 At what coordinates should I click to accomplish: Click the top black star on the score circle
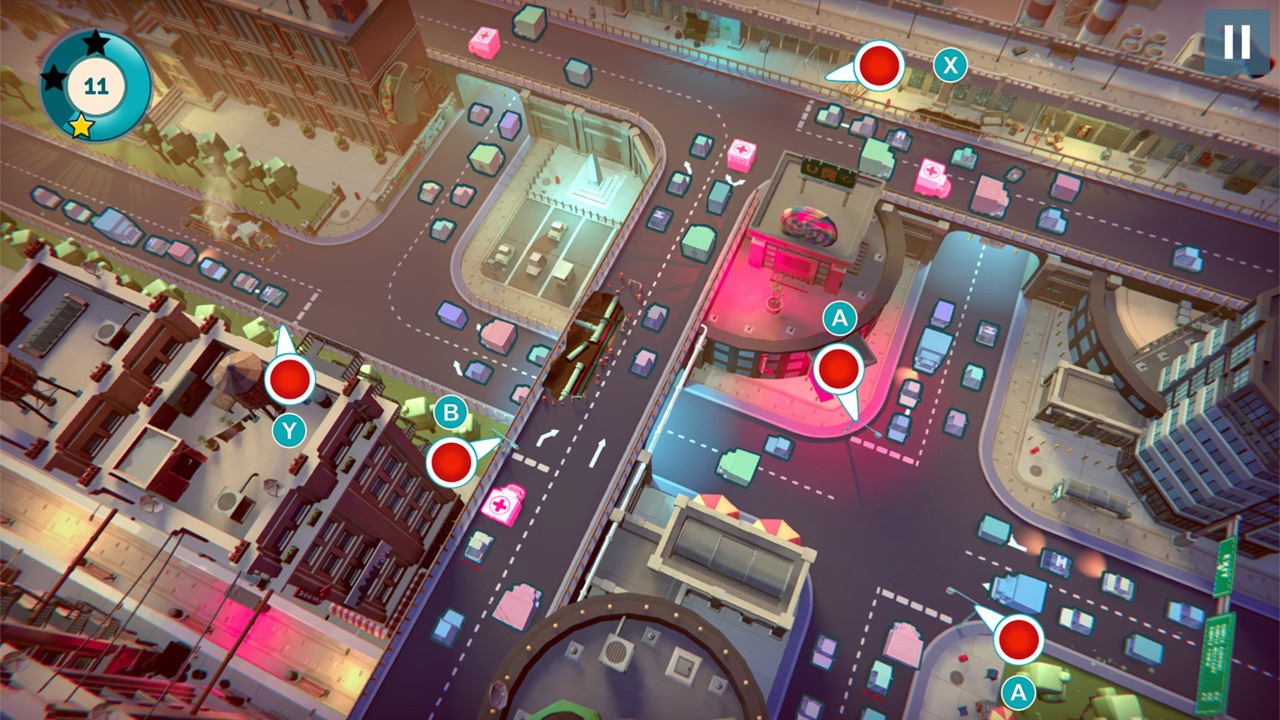point(95,45)
